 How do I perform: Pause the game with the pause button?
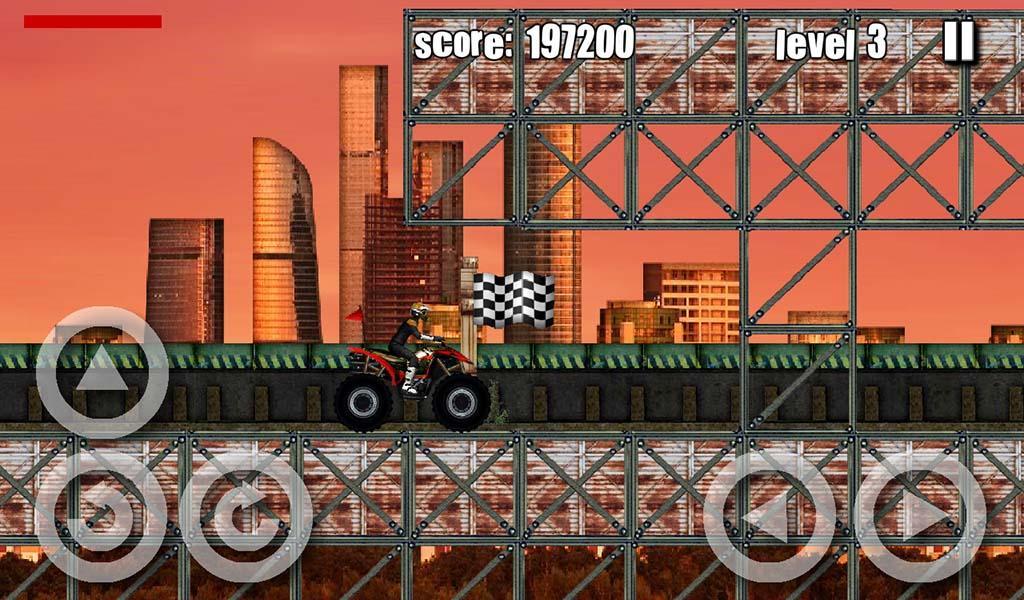[958, 42]
